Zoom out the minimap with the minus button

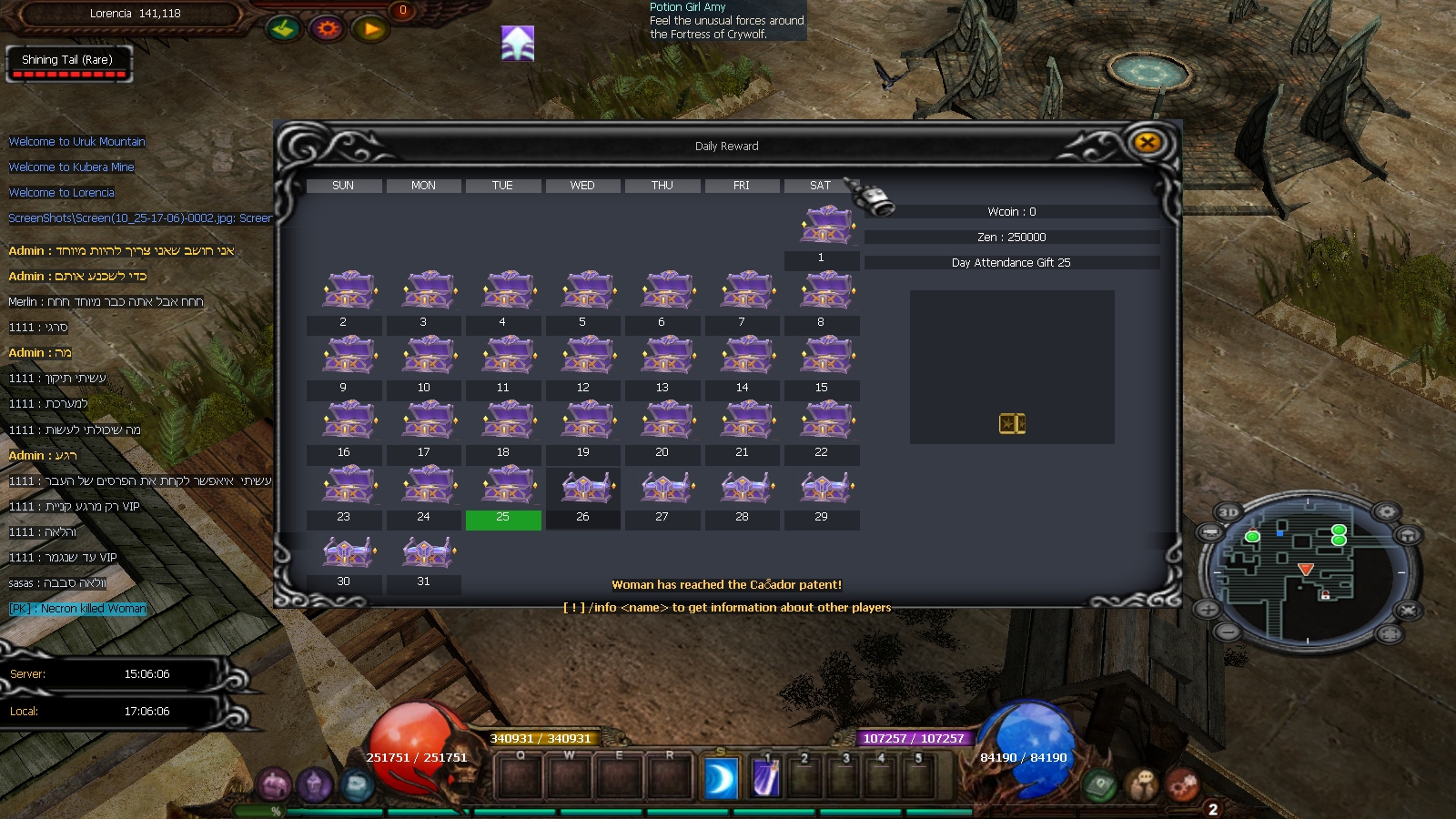coord(1230,631)
